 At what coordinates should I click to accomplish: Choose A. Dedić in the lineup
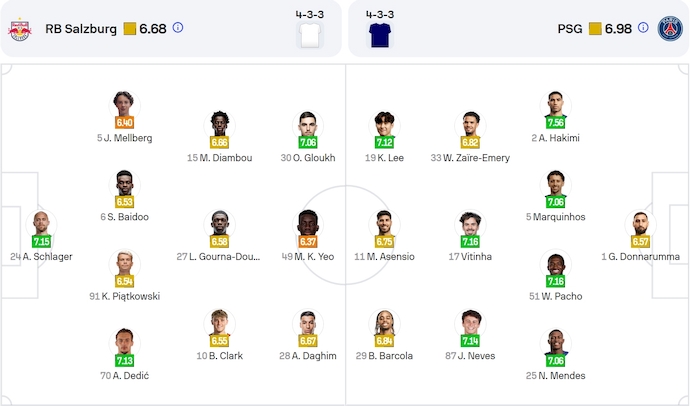[124, 343]
